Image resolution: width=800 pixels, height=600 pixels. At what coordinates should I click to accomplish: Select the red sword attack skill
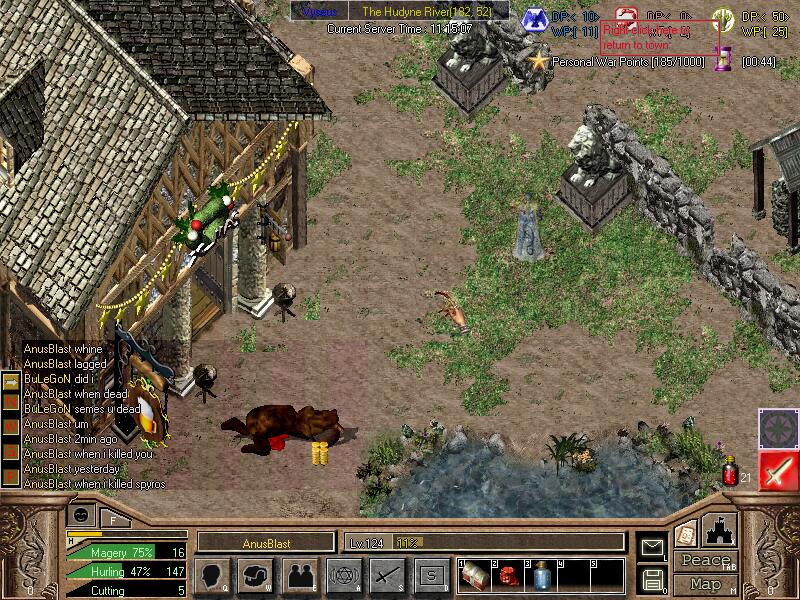click(x=777, y=470)
